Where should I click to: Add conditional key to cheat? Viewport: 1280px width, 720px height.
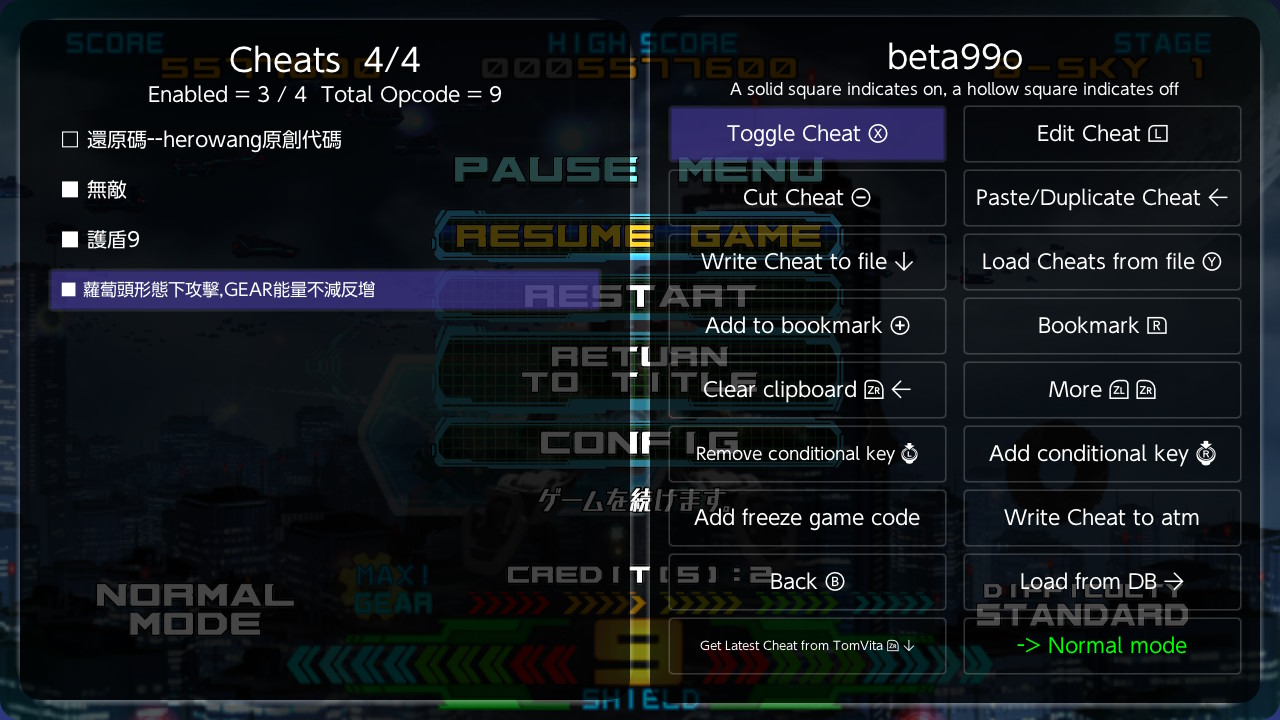click(x=1101, y=453)
